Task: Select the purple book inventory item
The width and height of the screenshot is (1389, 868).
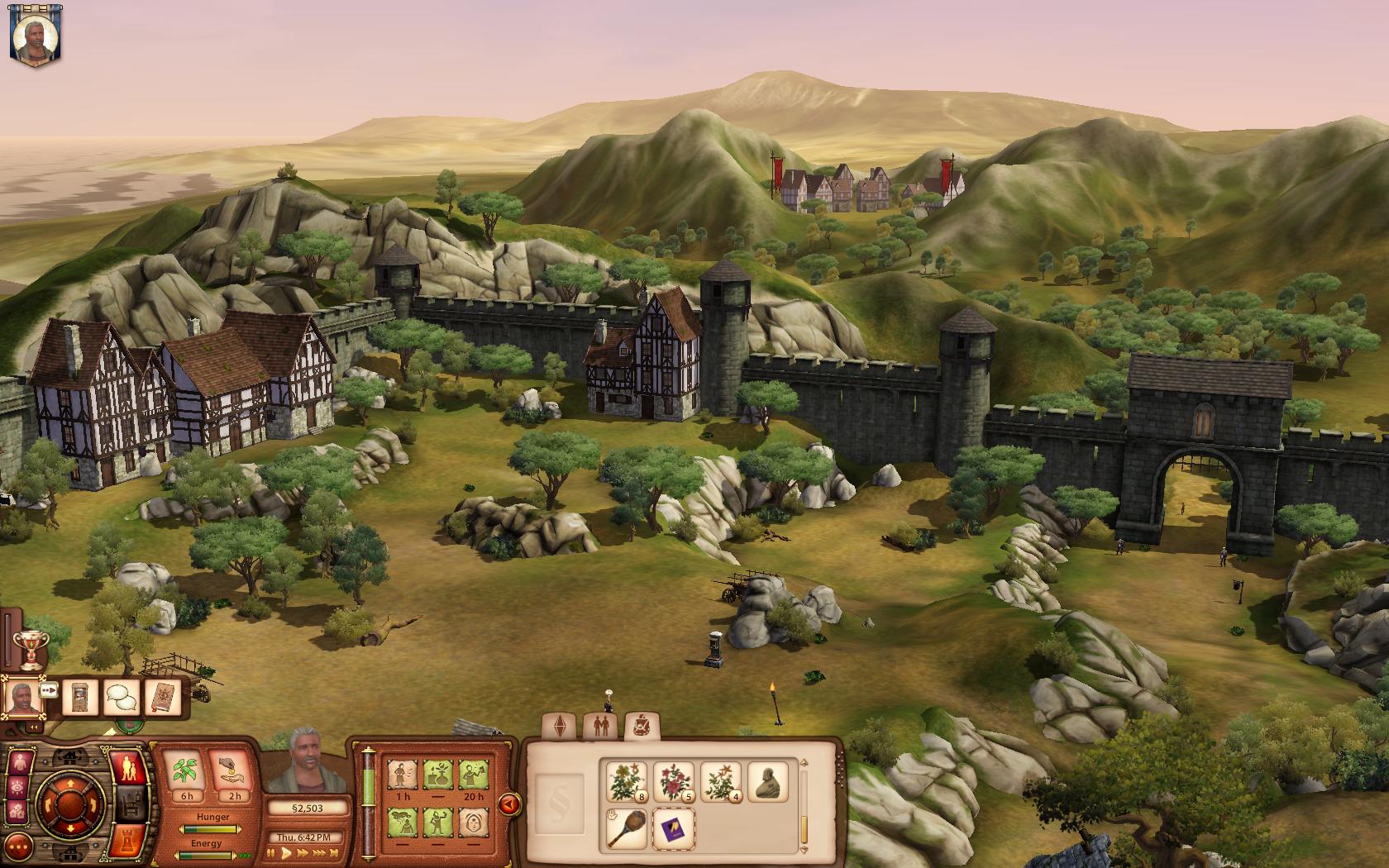Action: click(x=674, y=828)
